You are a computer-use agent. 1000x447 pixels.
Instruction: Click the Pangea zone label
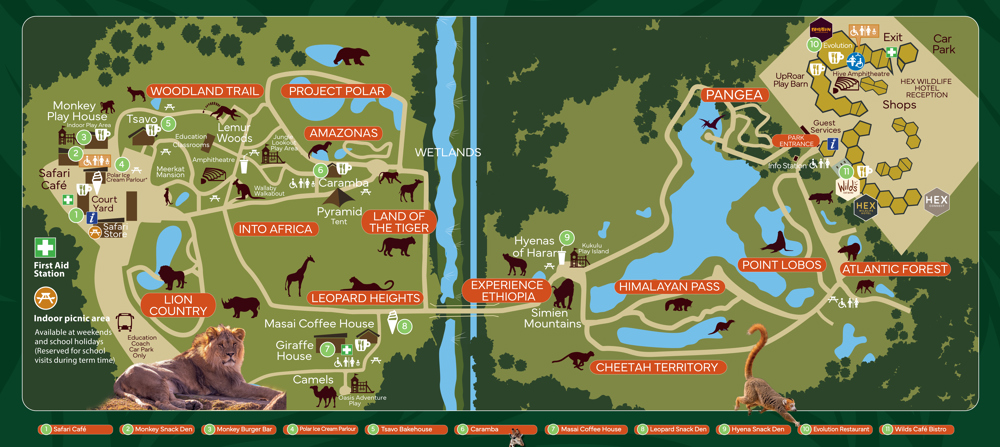(x=734, y=95)
